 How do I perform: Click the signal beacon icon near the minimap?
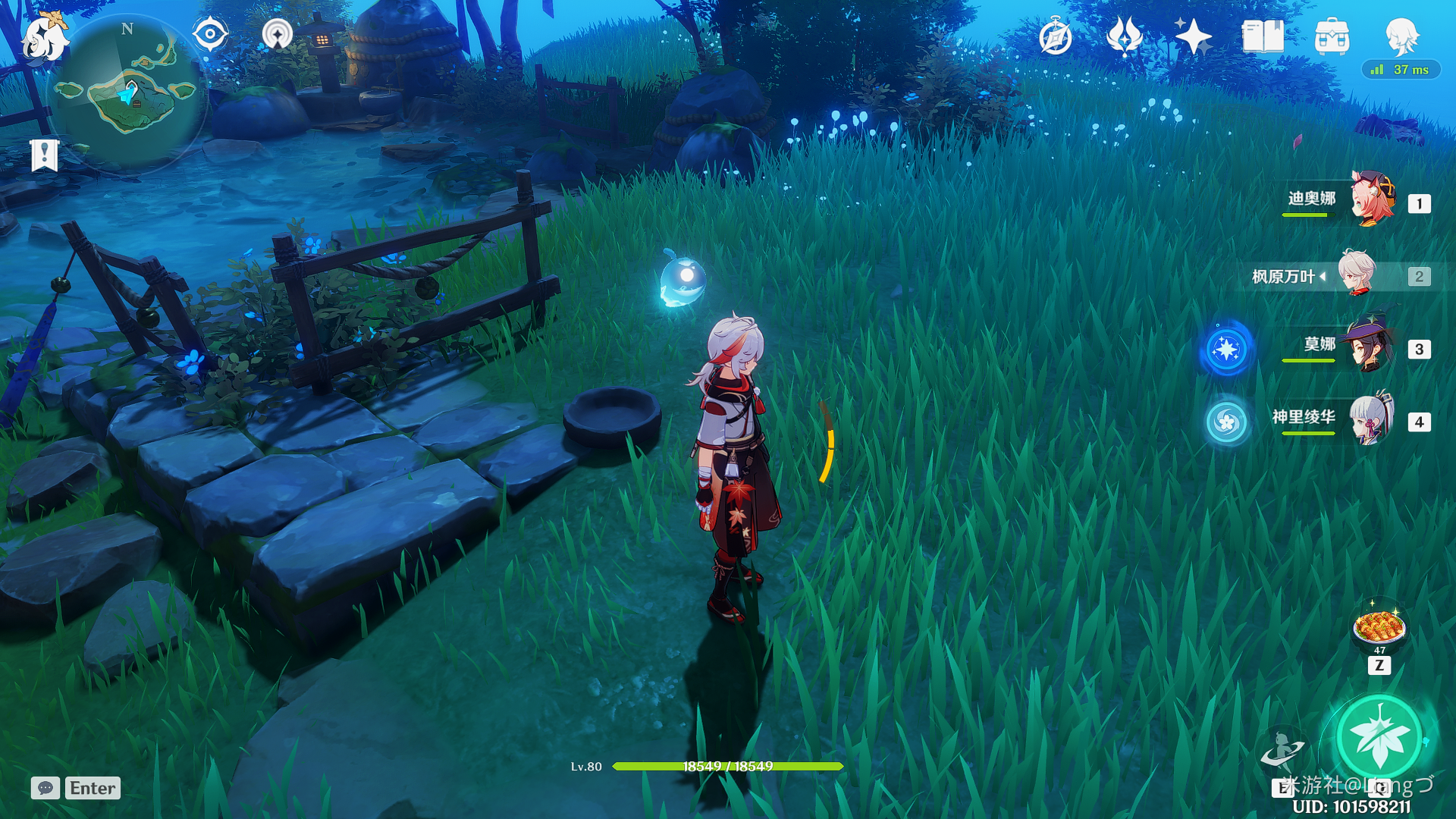coord(277,35)
